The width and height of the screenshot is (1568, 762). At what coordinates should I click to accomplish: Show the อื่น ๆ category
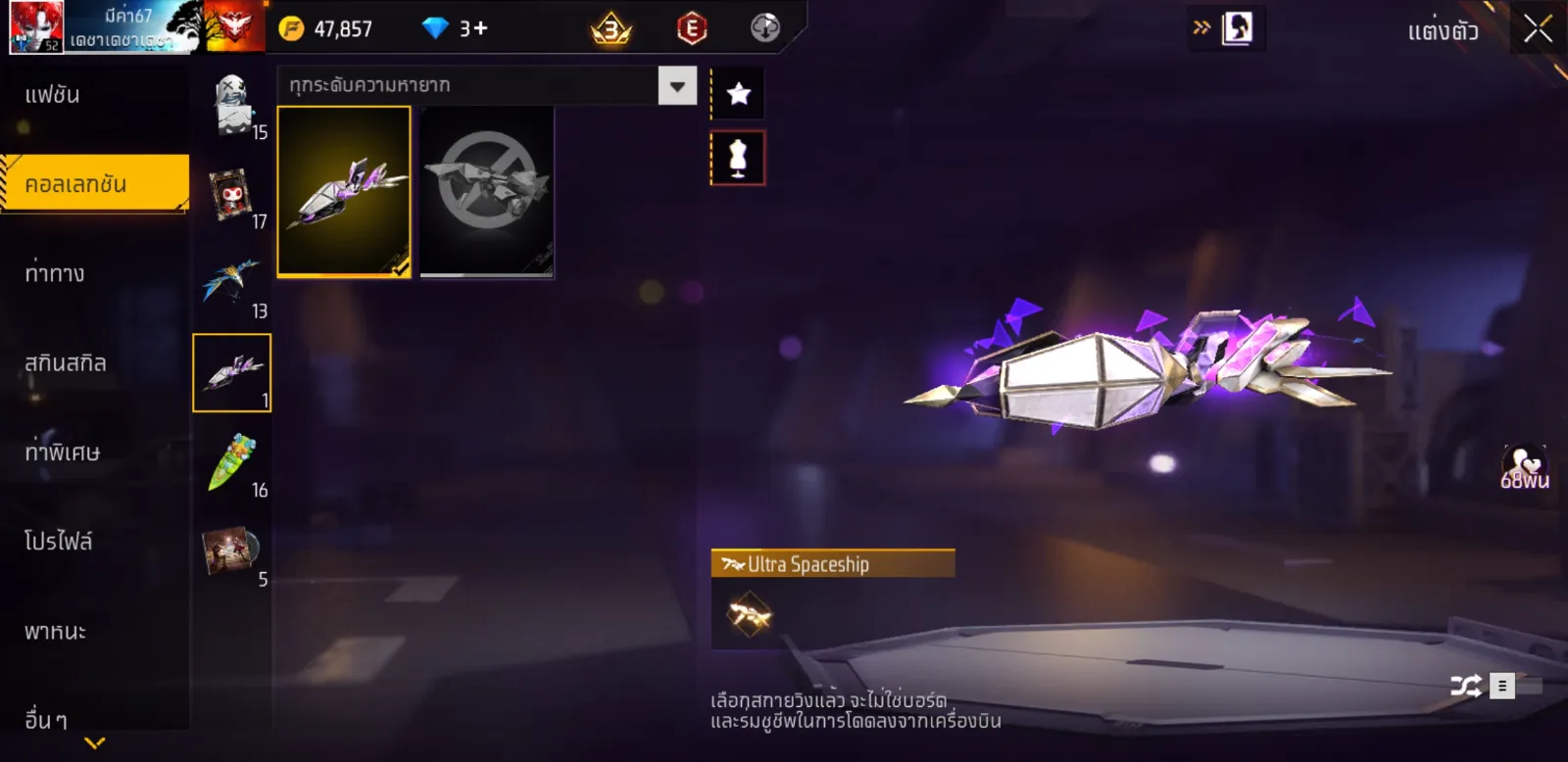point(46,720)
